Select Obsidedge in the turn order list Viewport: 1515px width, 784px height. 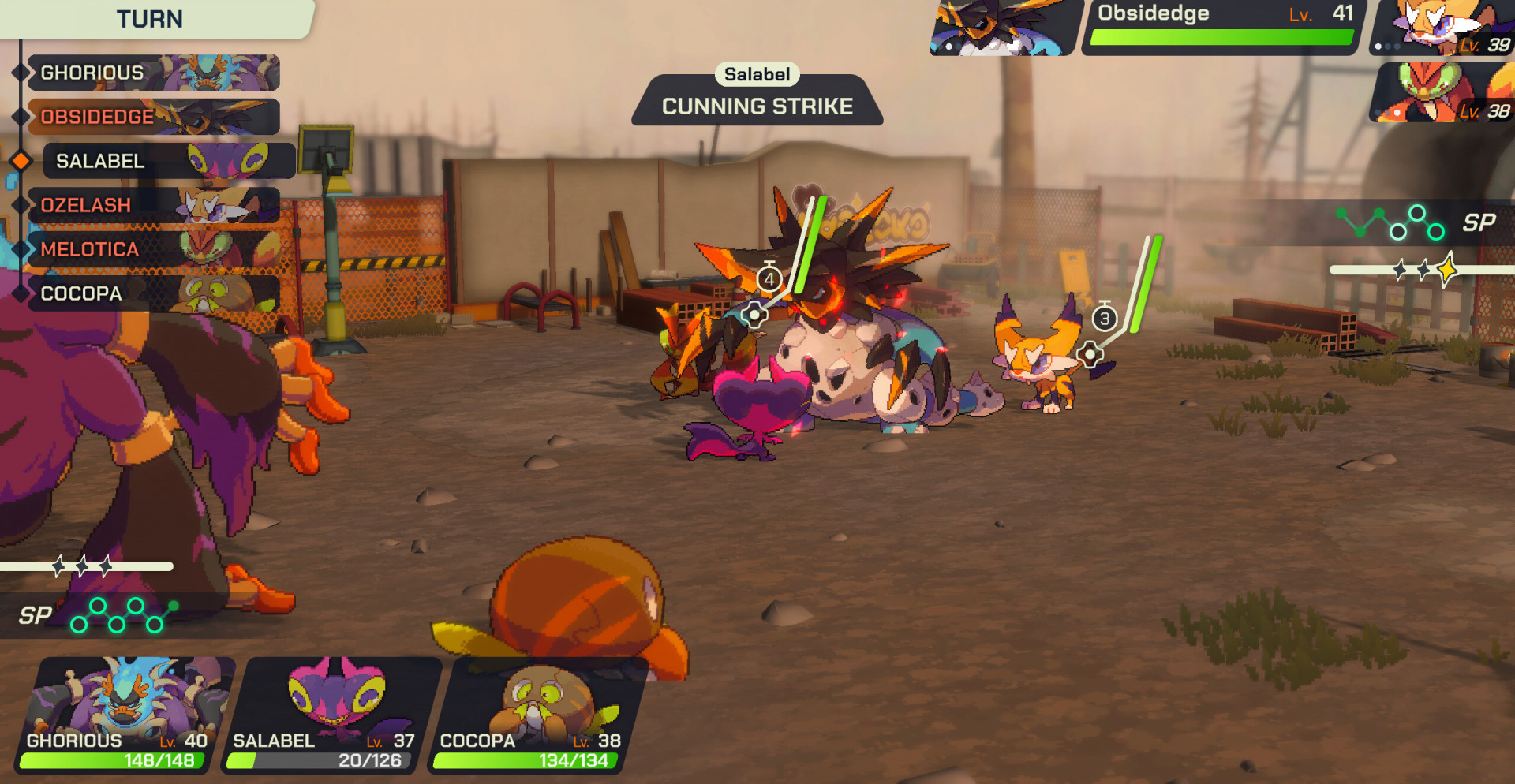click(153, 117)
